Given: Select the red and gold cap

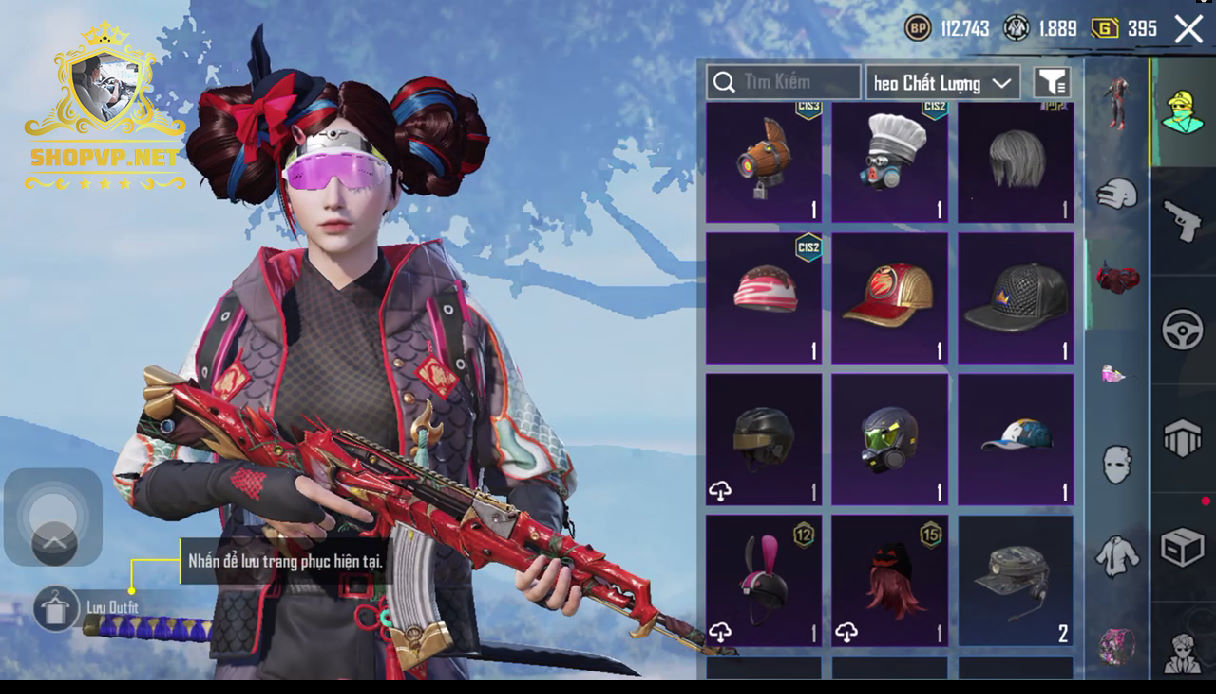Looking at the screenshot, I should tap(890, 298).
